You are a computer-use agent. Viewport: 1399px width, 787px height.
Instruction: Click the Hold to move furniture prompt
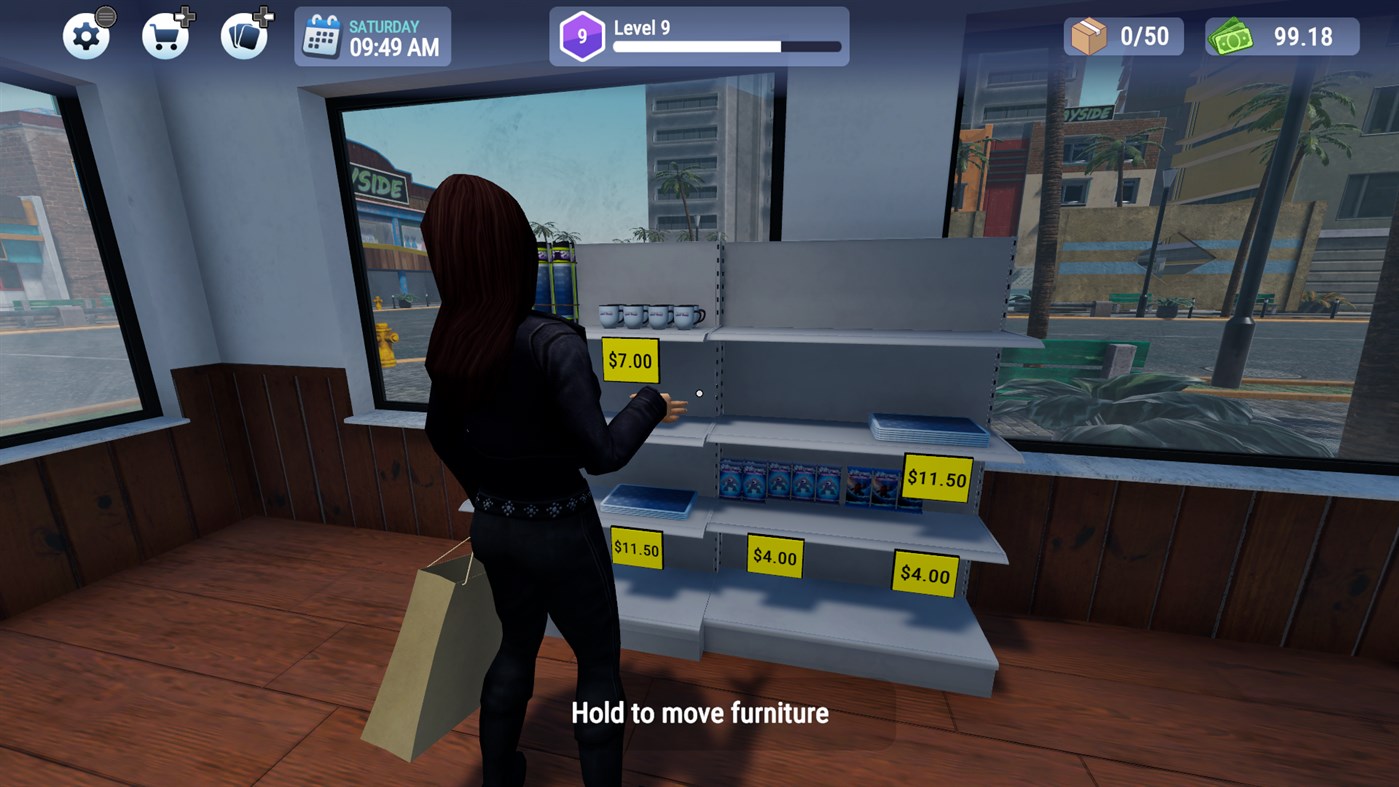699,713
